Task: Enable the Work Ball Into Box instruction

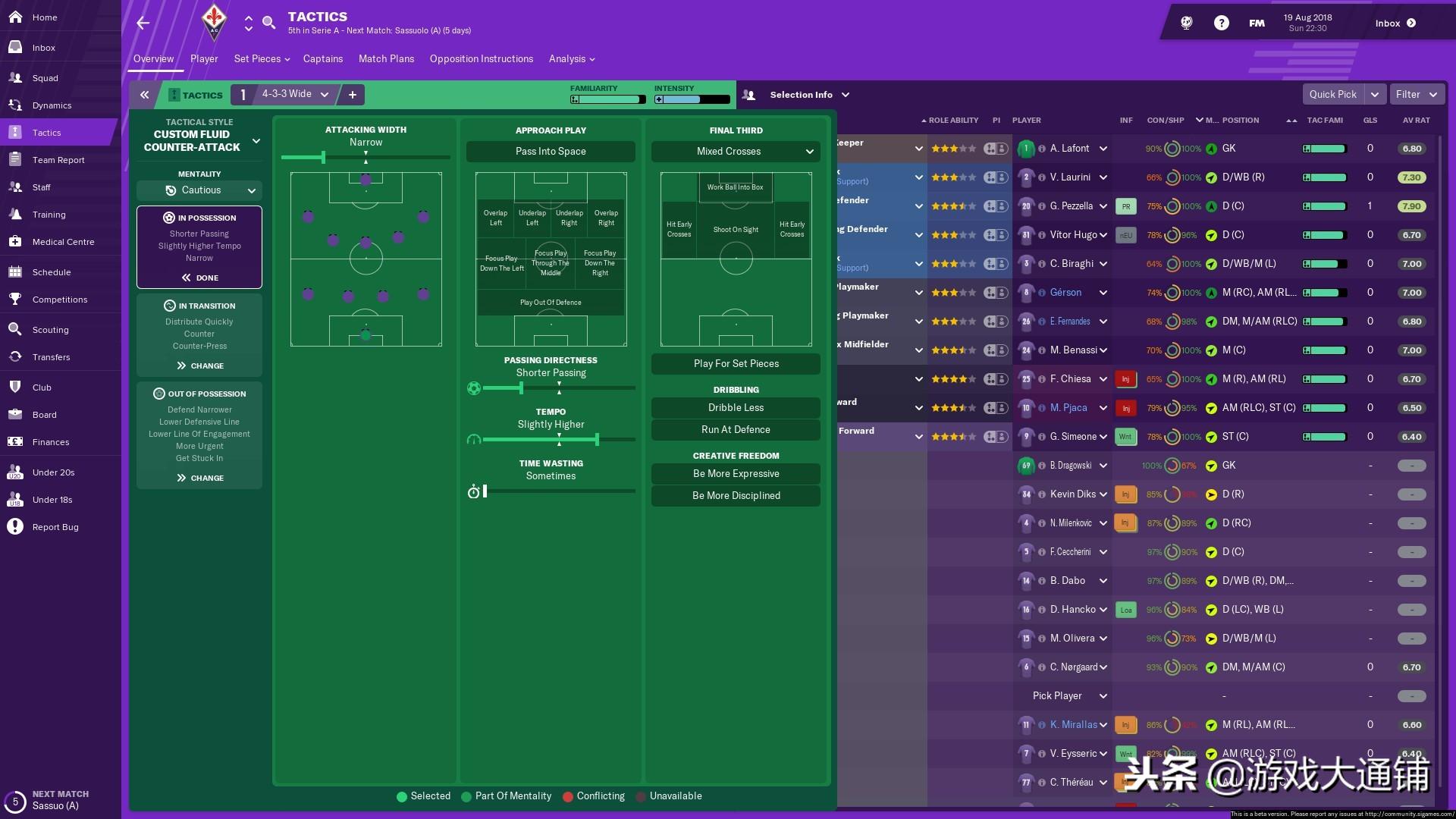Action: (735, 187)
